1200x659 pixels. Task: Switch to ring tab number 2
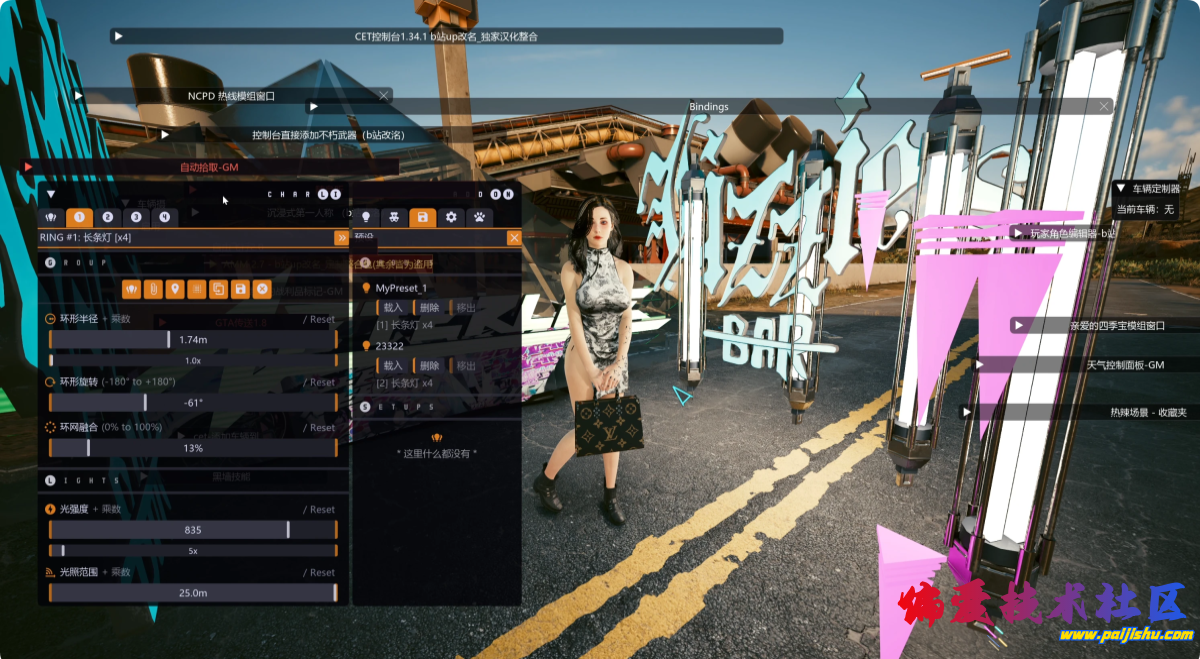(108, 217)
